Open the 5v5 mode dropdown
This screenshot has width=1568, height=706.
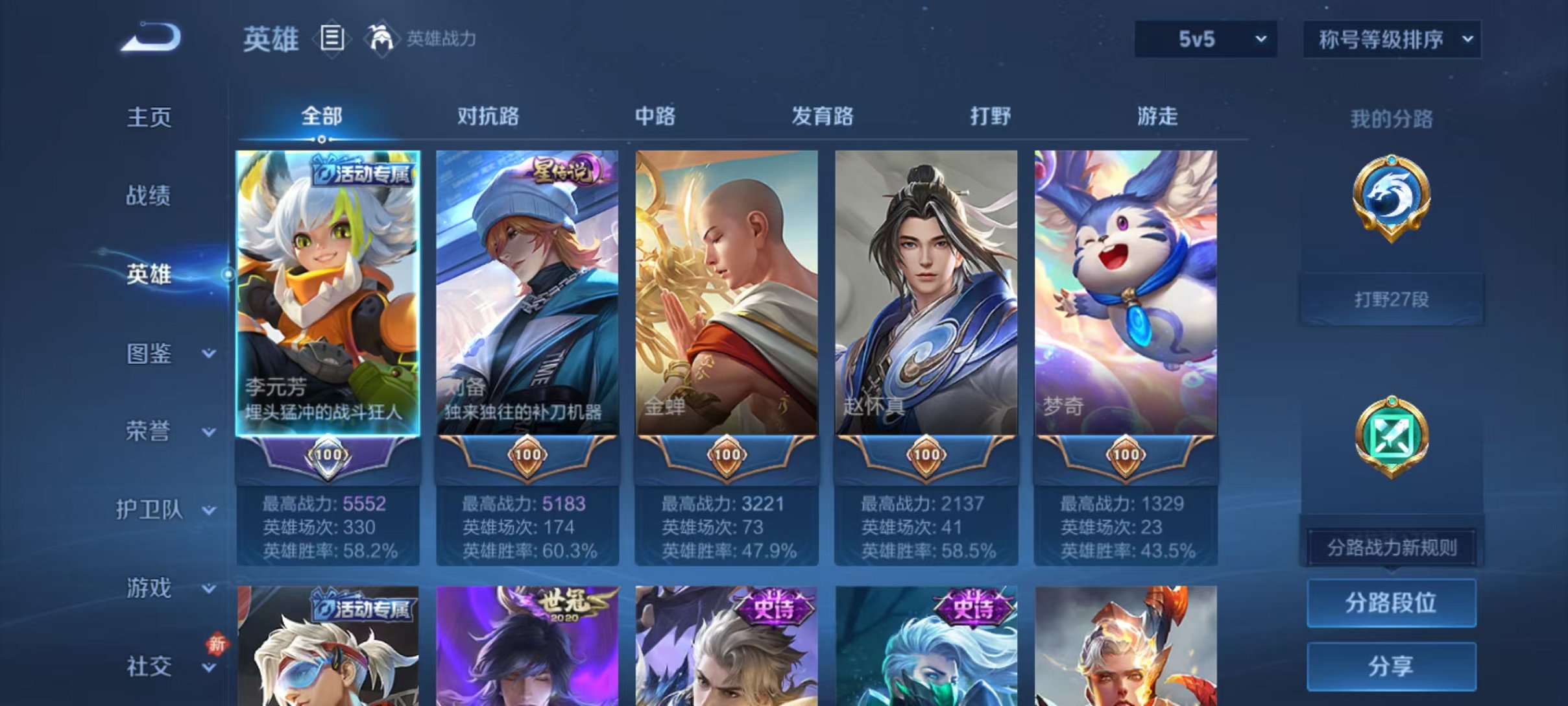pos(1203,39)
